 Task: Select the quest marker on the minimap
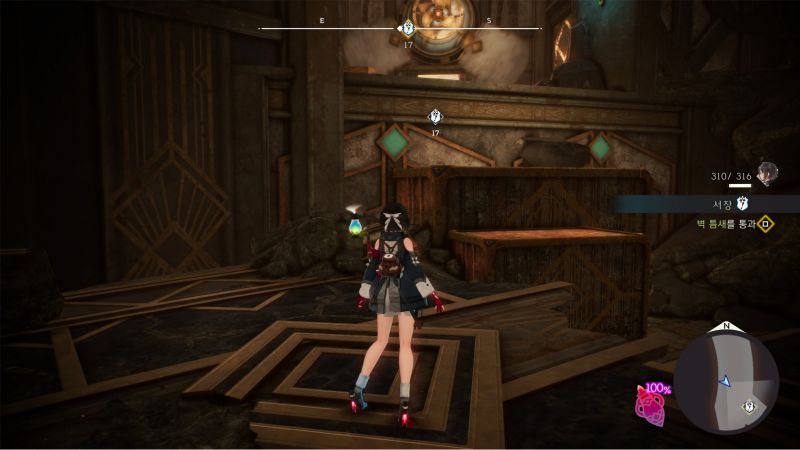(749, 405)
